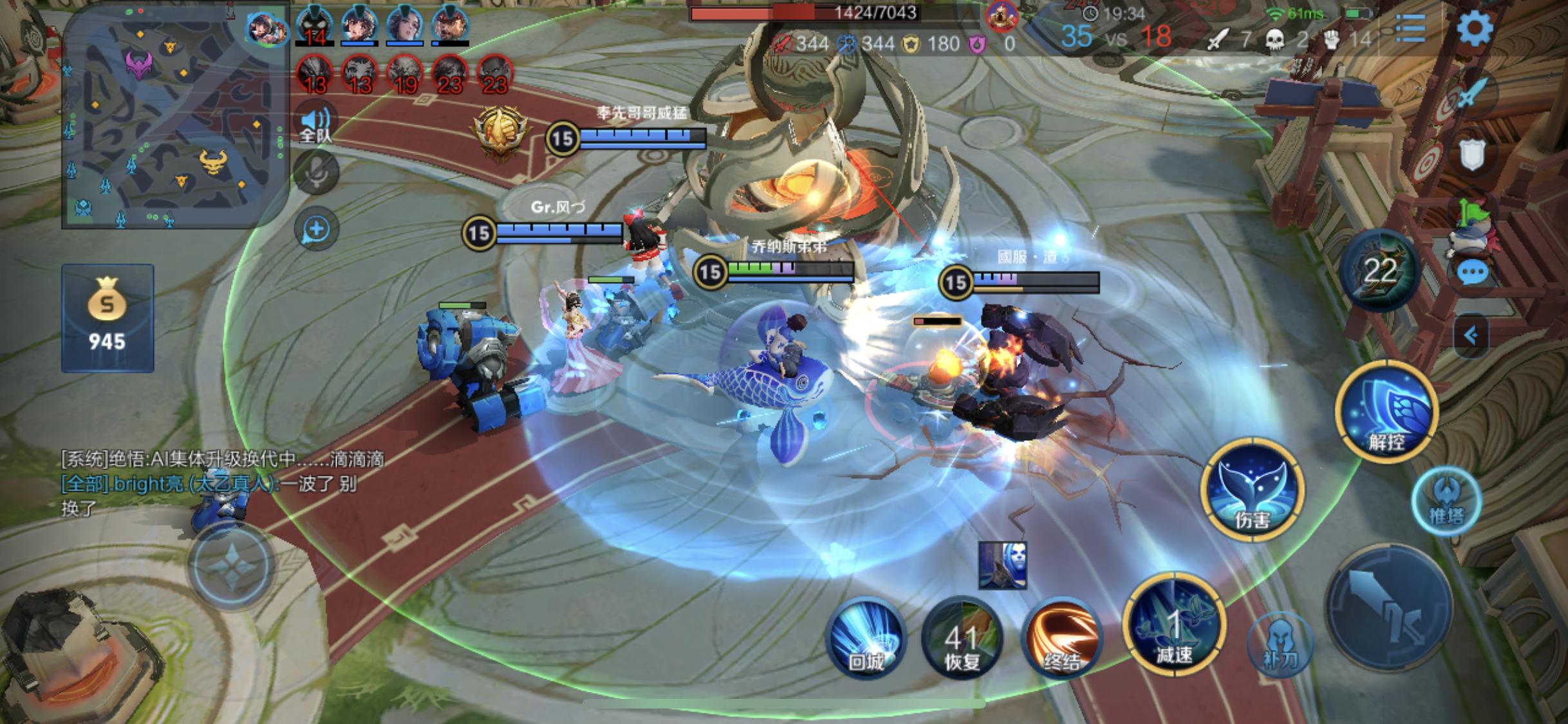Select the 补刀 last-hit button
The image size is (1568, 724).
(x=1280, y=644)
